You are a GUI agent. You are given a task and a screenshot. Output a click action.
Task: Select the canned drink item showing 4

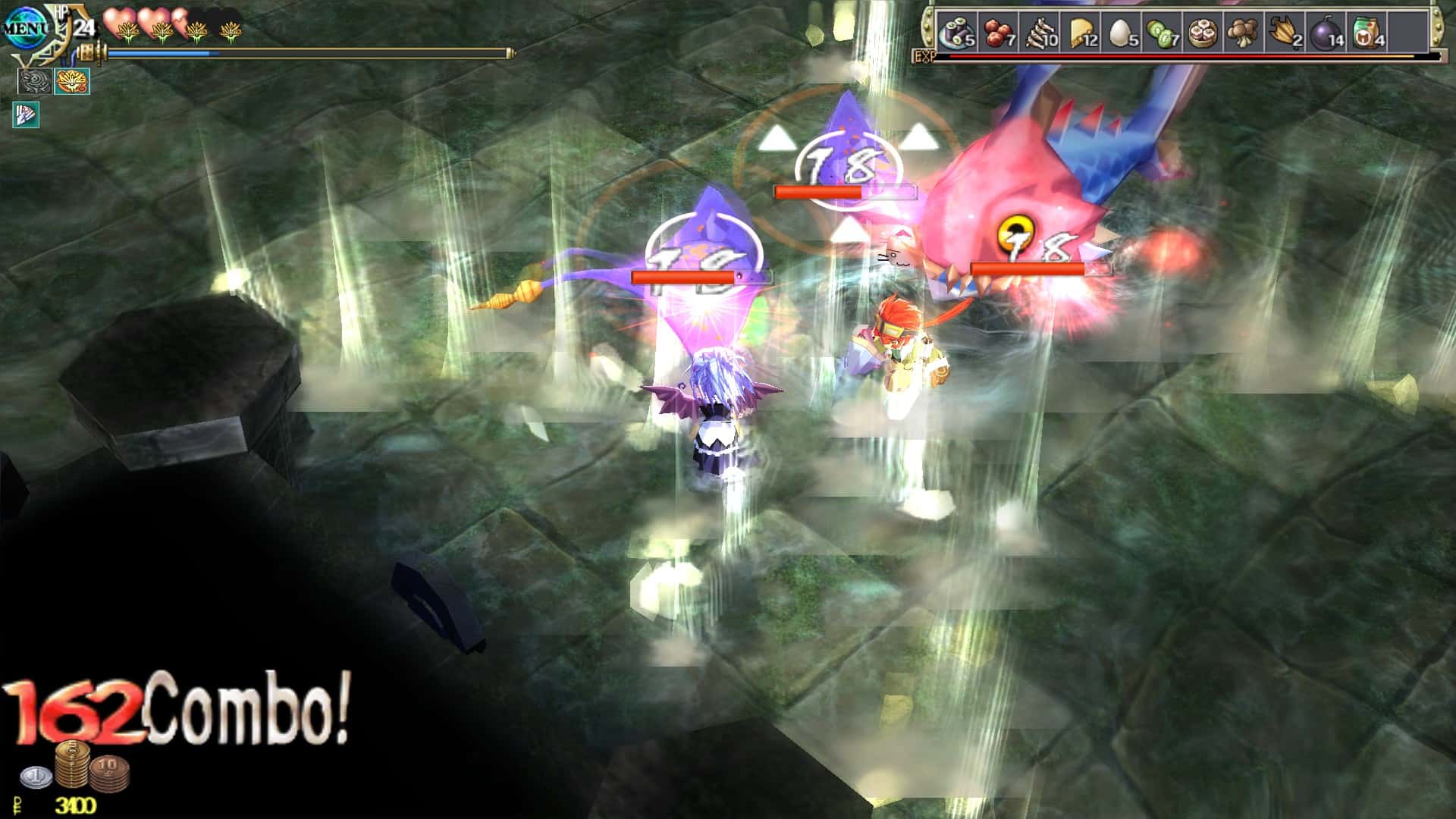[x=1365, y=33]
